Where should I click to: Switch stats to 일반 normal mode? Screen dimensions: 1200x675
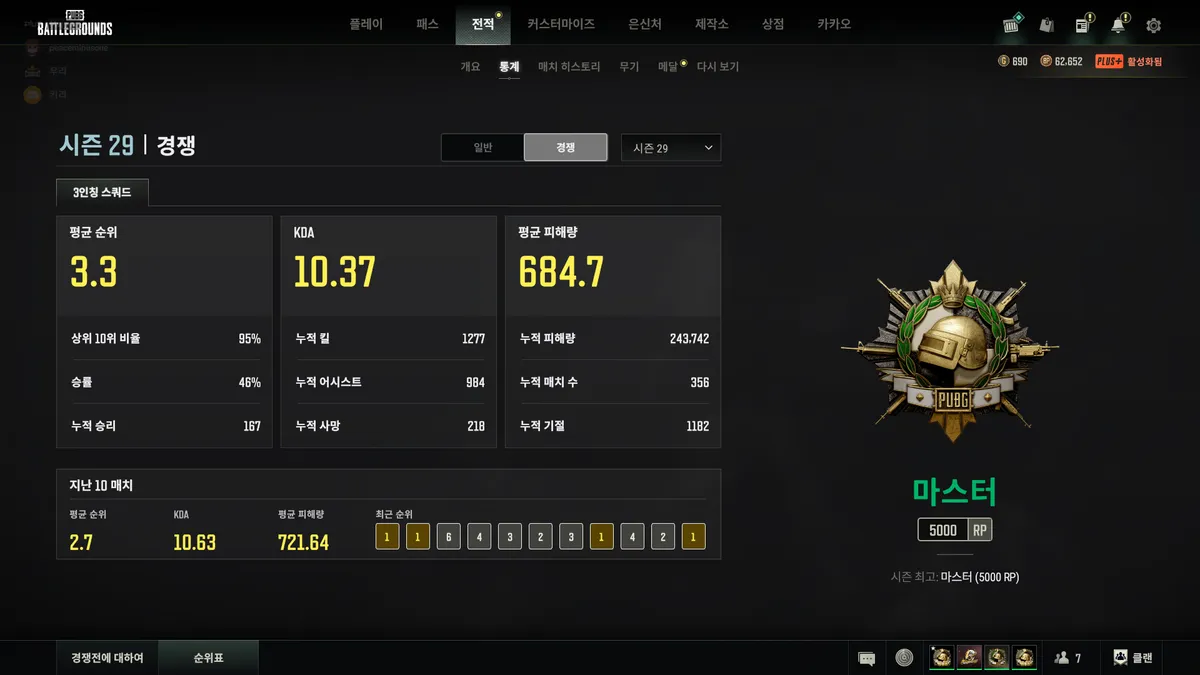pos(483,147)
